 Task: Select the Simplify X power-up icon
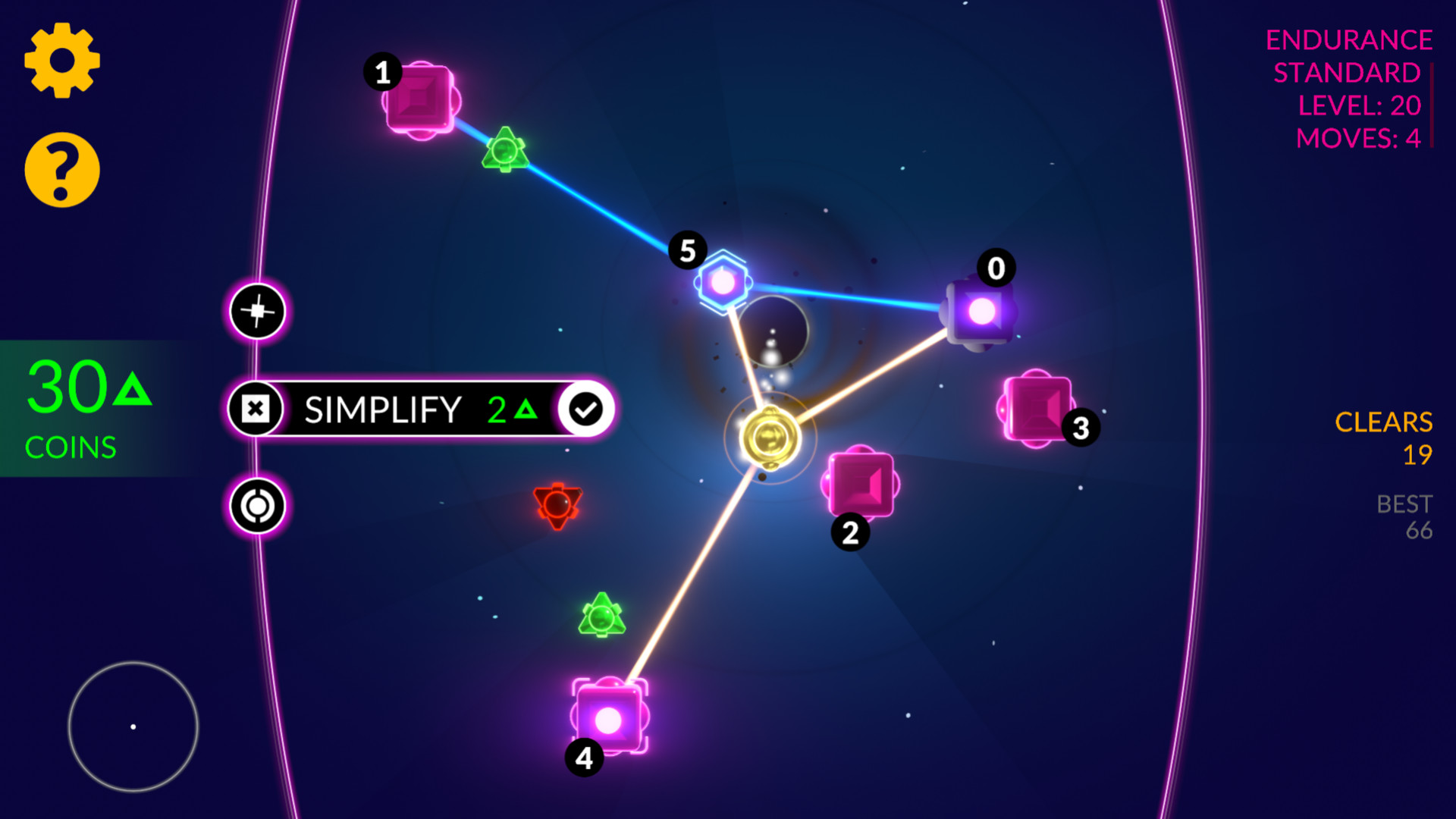257,409
